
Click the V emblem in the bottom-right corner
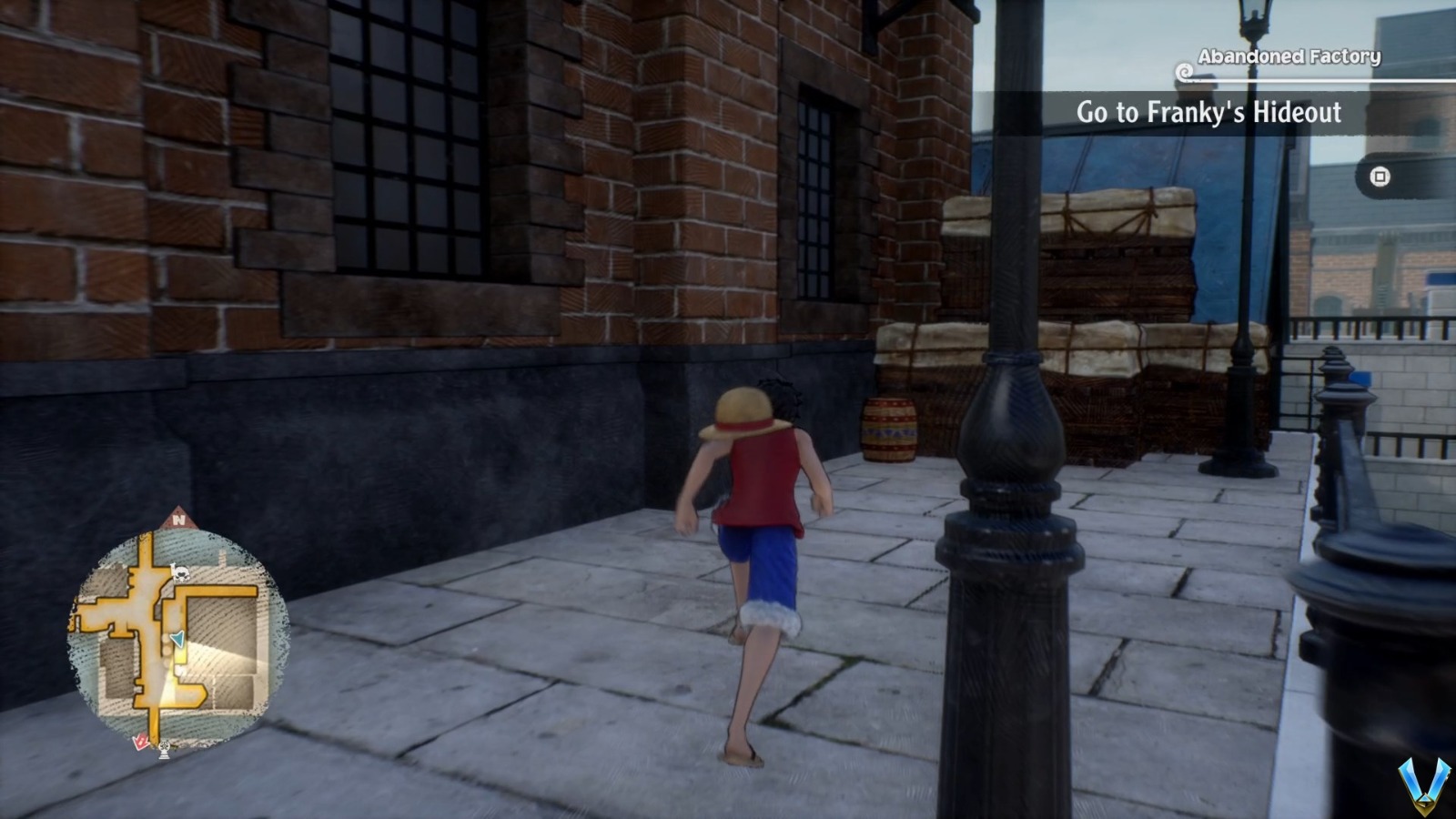(x=1423, y=787)
